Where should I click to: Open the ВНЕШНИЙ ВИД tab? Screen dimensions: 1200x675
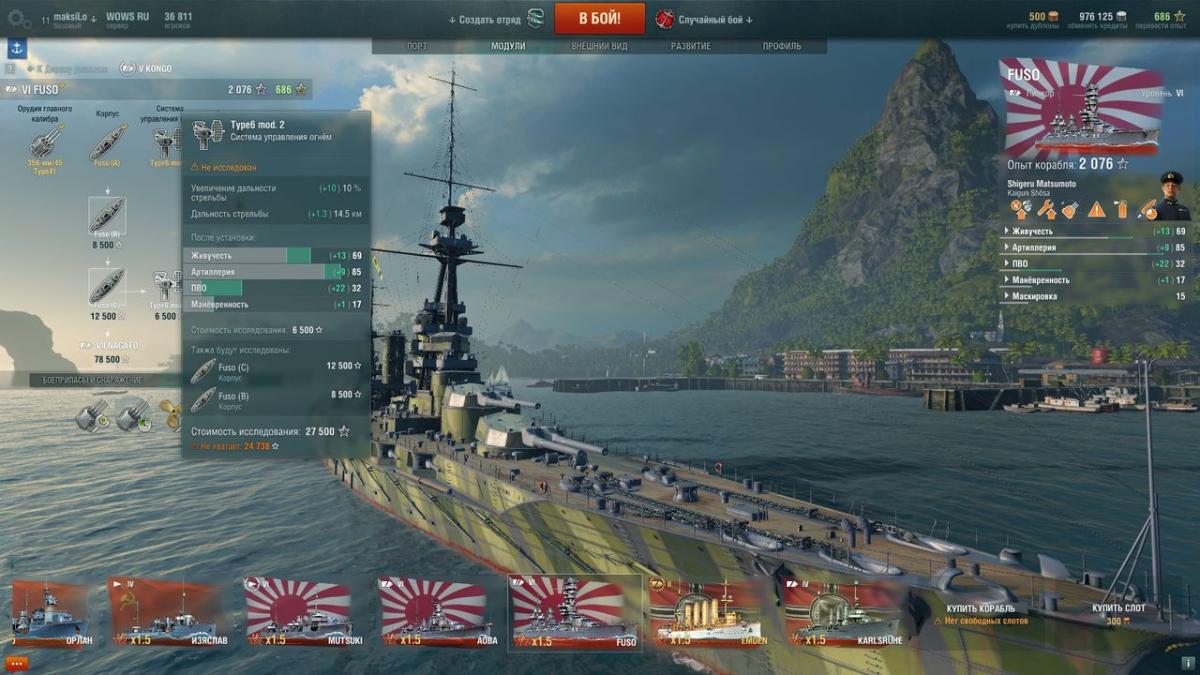pos(599,46)
